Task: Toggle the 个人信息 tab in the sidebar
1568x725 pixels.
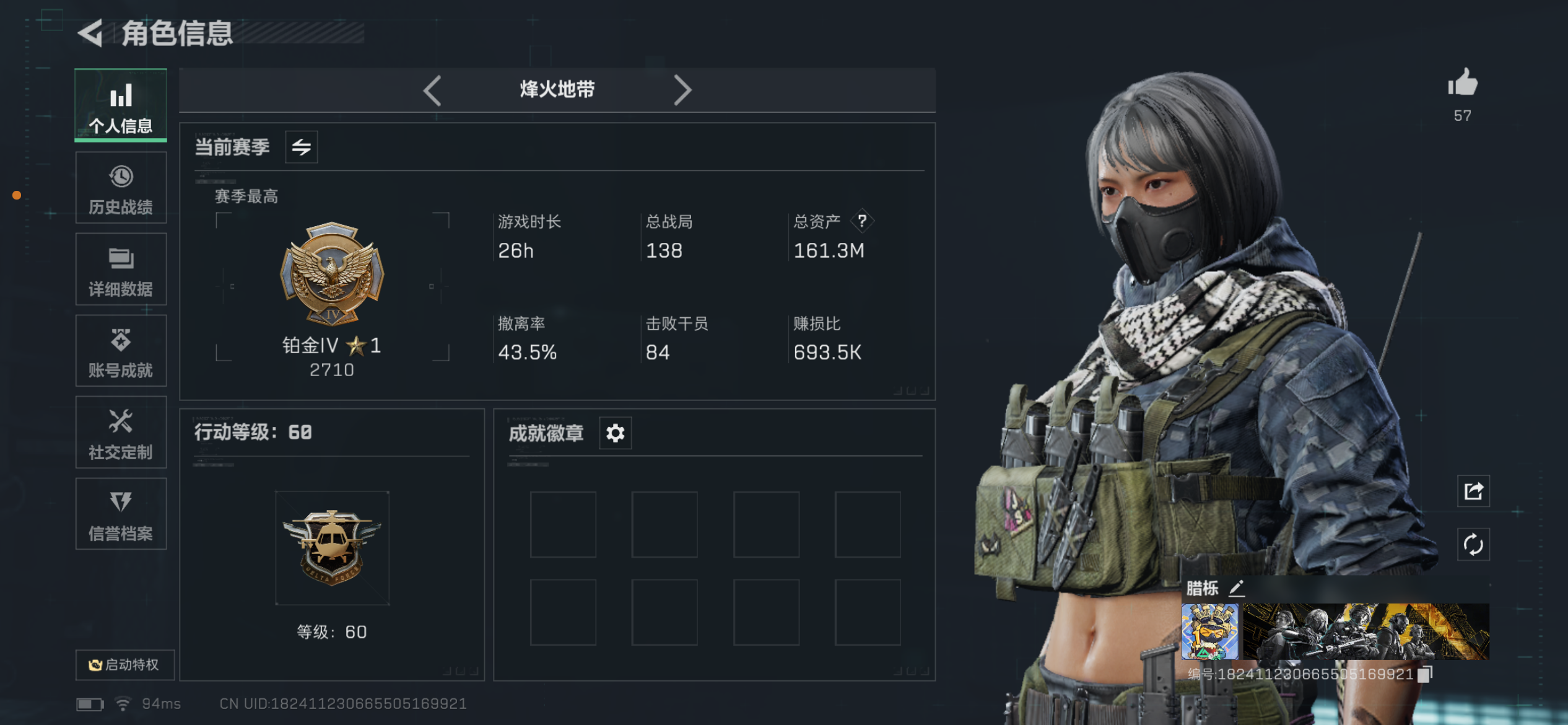Action: pyautogui.click(x=121, y=105)
